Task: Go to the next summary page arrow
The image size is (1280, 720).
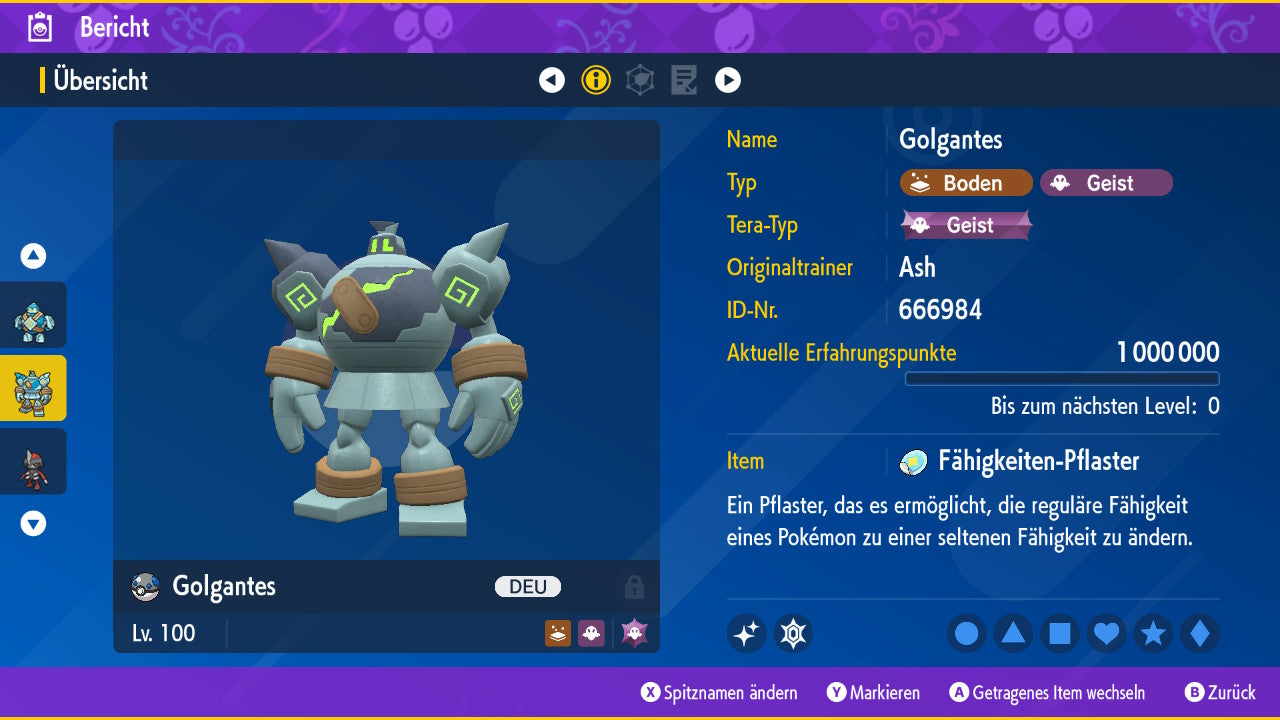Action: tap(728, 80)
